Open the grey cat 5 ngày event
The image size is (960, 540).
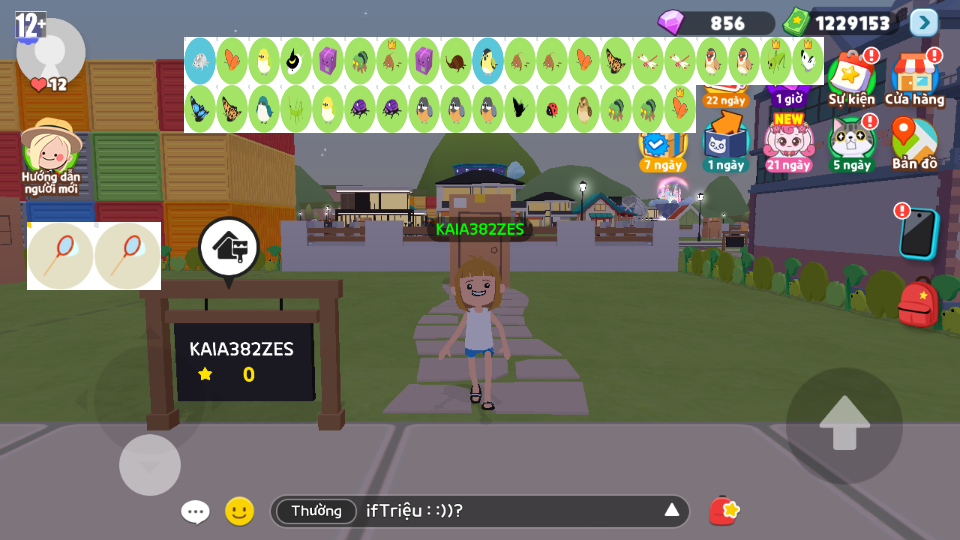pyautogui.click(x=851, y=142)
